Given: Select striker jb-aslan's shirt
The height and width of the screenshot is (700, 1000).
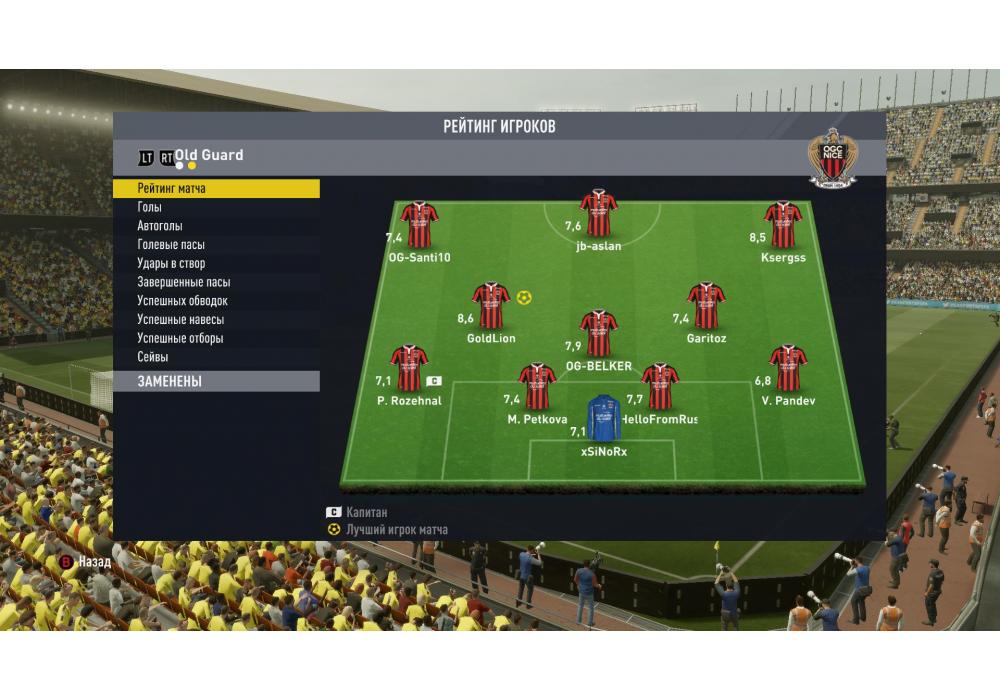Looking at the screenshot, I should pyautogui.click(x=599, y=213).
